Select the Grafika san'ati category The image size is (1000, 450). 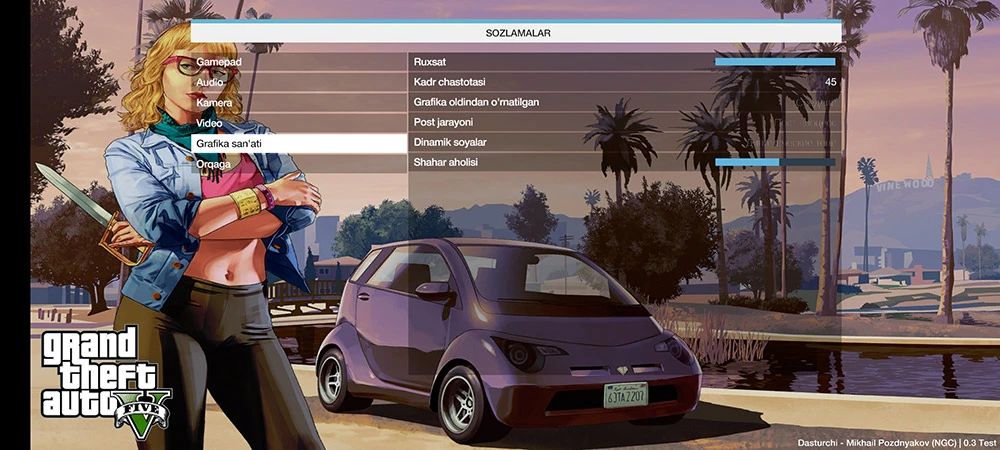[x=298, y=143]
